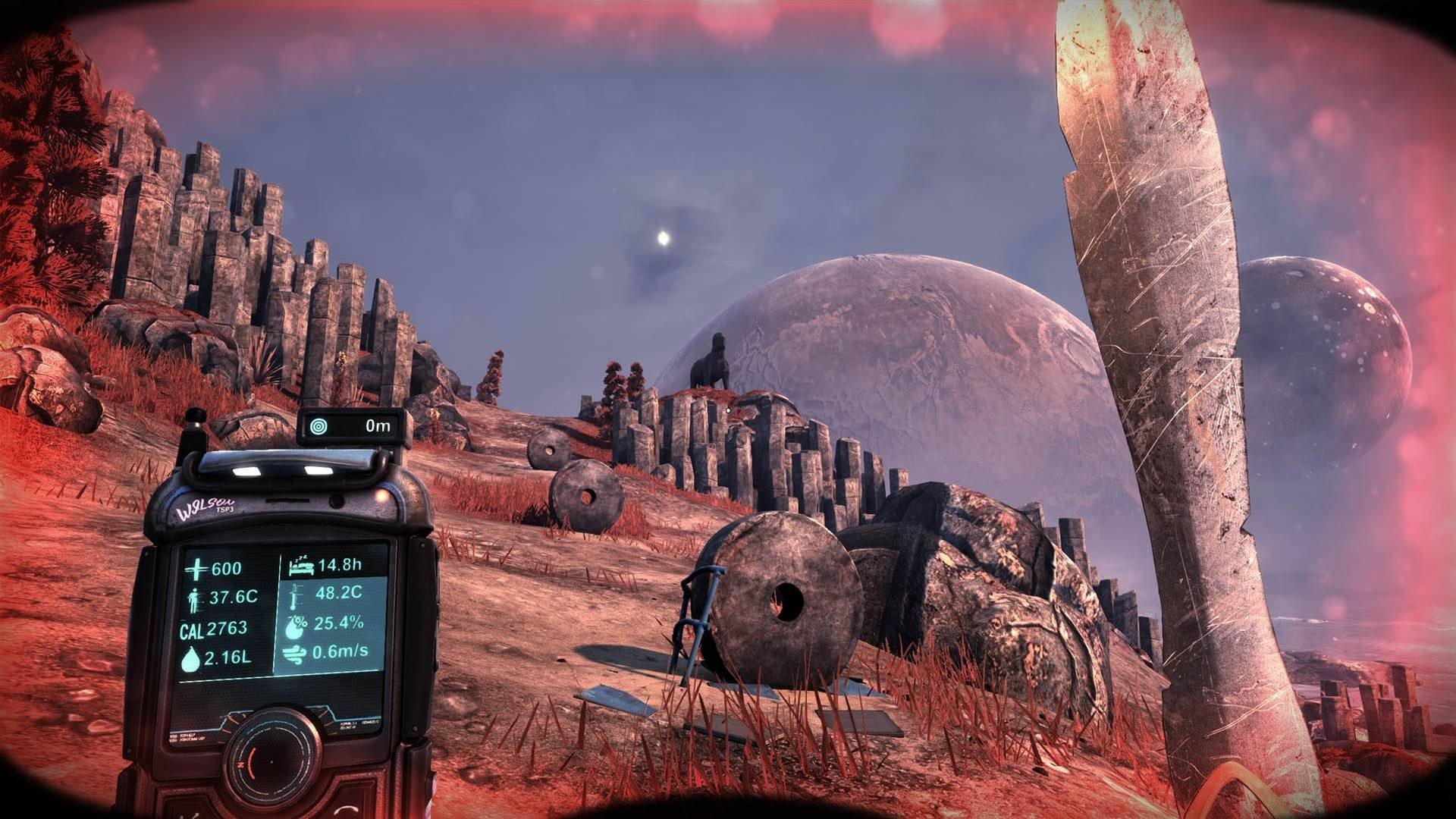This screenshot has width=1456, height=819.
Task: Tap the humidity percentage icon near 25.4%
Action: point(293,625)
